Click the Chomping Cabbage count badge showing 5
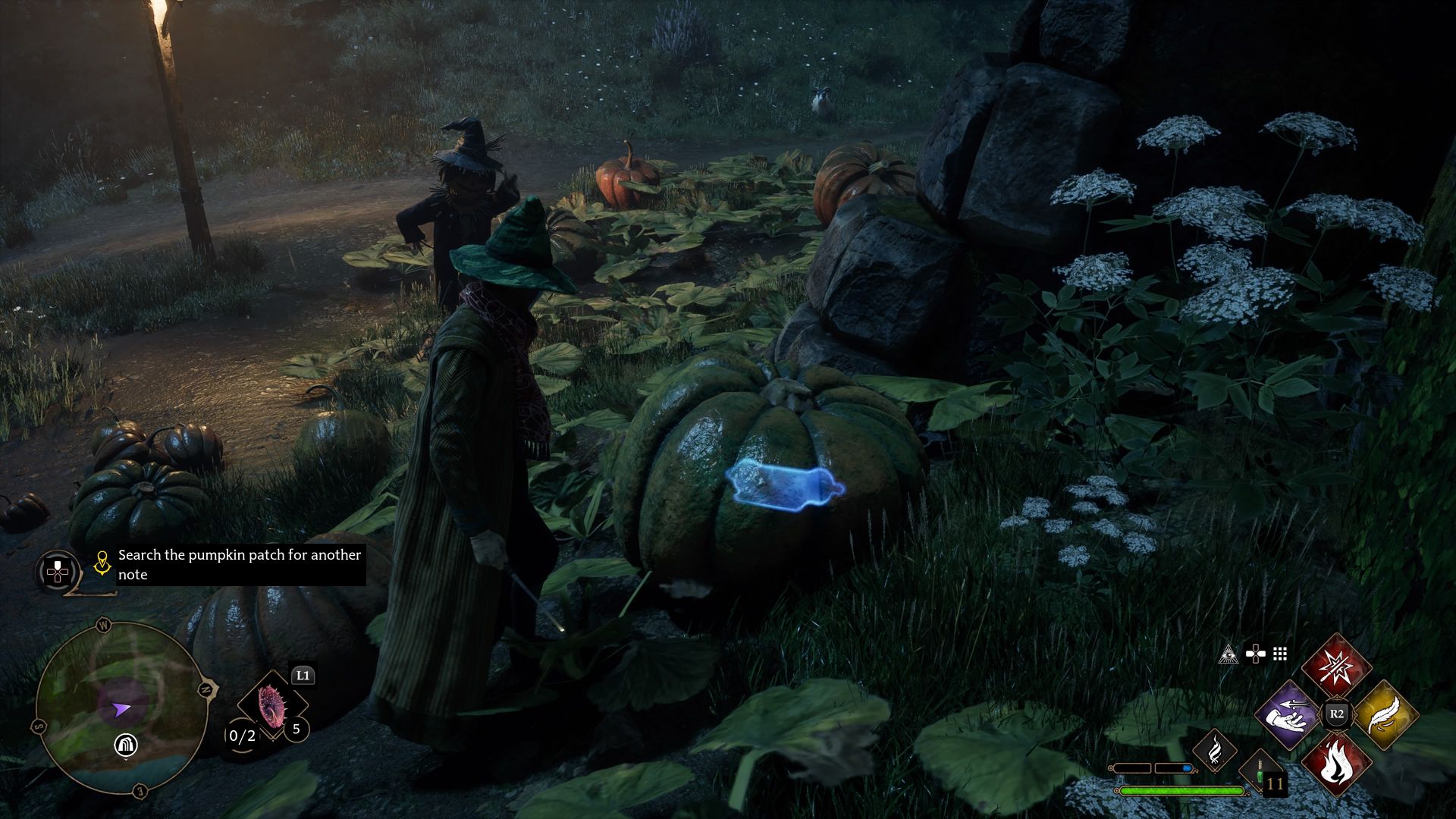Screen dimensions: 1456x819 (297, 730)
